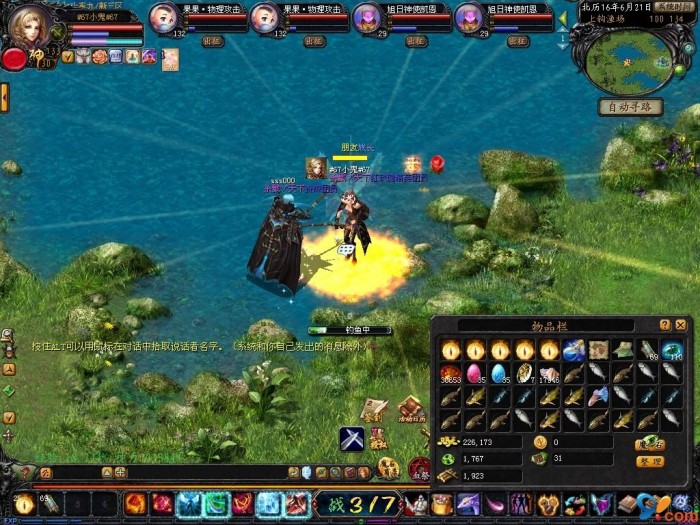This screenshot has width=700, height=525.
Task: Click the round 血祭 button
Action: coord(420,468)
